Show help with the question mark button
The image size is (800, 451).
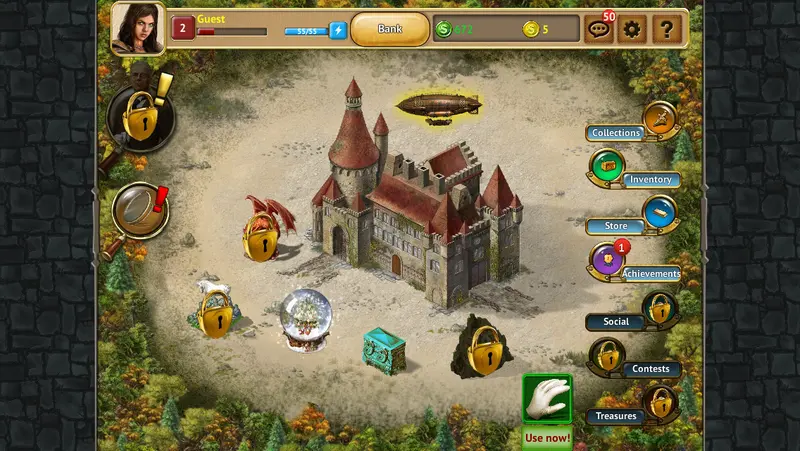coord(665,29)
